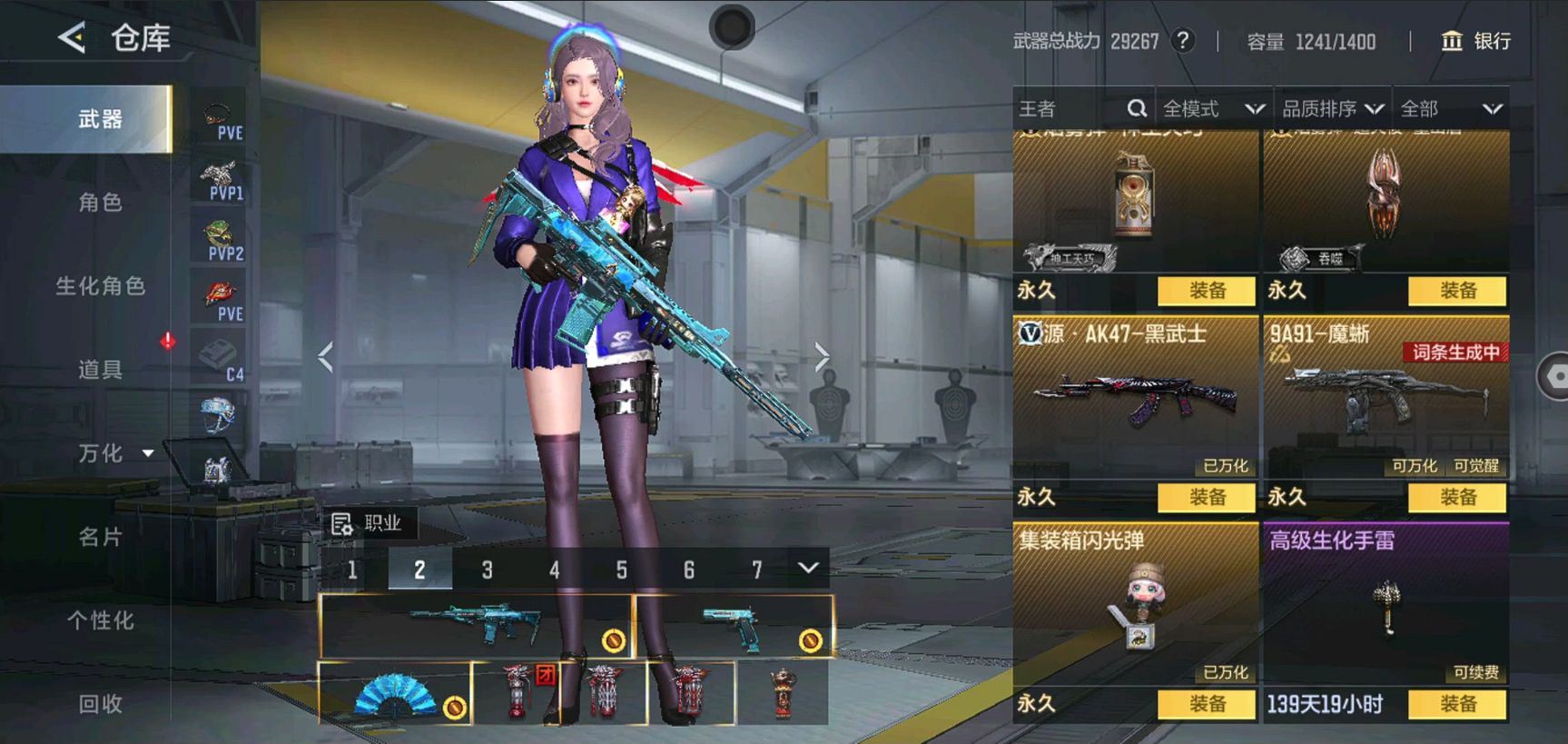
Task: Switch to the 角色 category
Action: pos(100,203)
